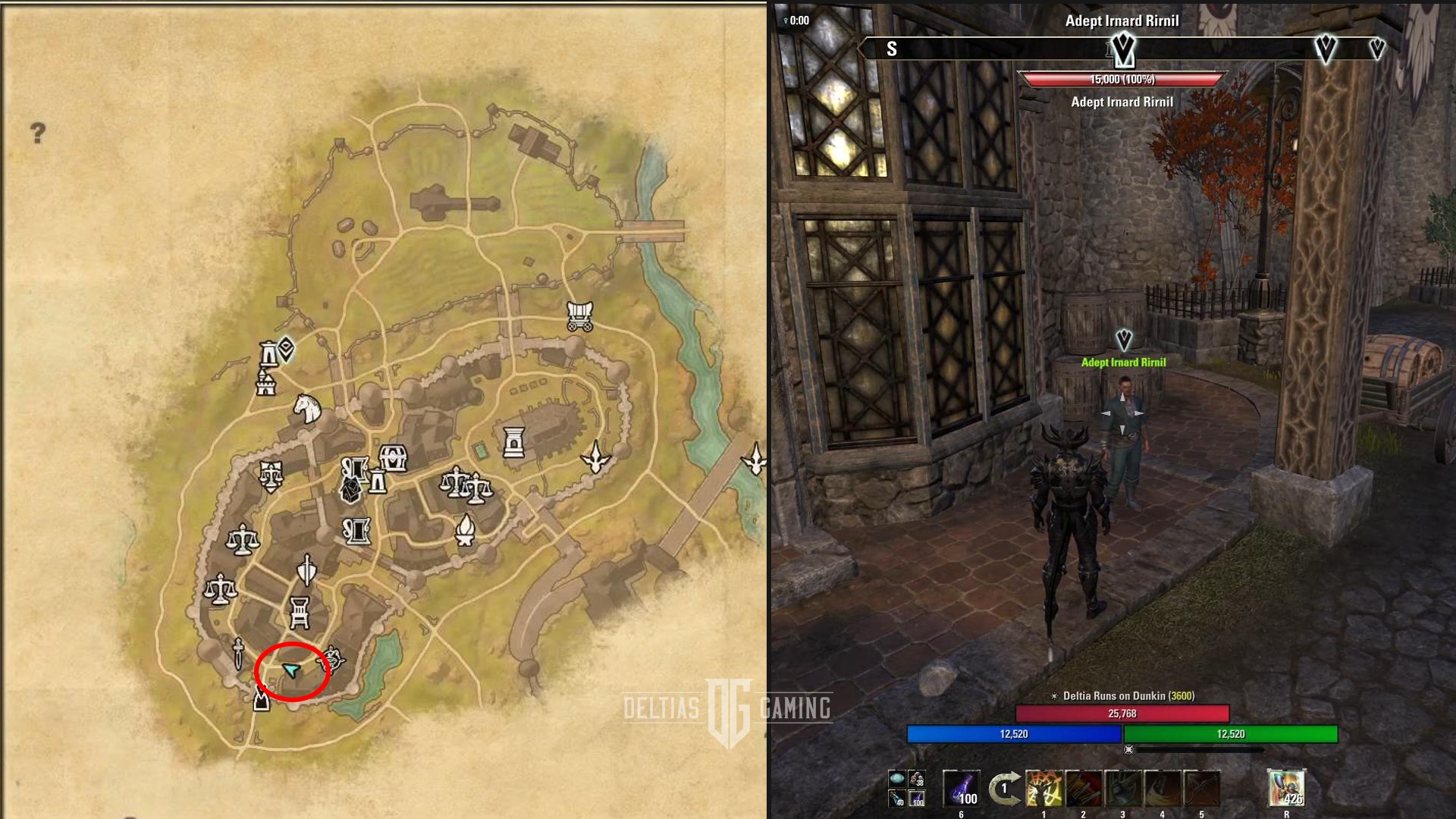Click the dragon emblem marker beside the red circle
Image resolution: width=1456 pixels, height=819 pixels.
[334, 660]
